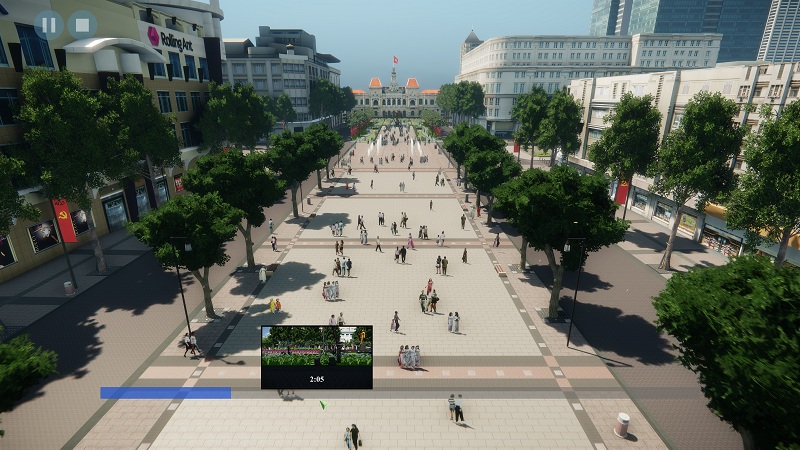The height and width of the screenshot is (450, 800).
Task: Click the blue playback progress bar
Action: (x=165, y=393)
